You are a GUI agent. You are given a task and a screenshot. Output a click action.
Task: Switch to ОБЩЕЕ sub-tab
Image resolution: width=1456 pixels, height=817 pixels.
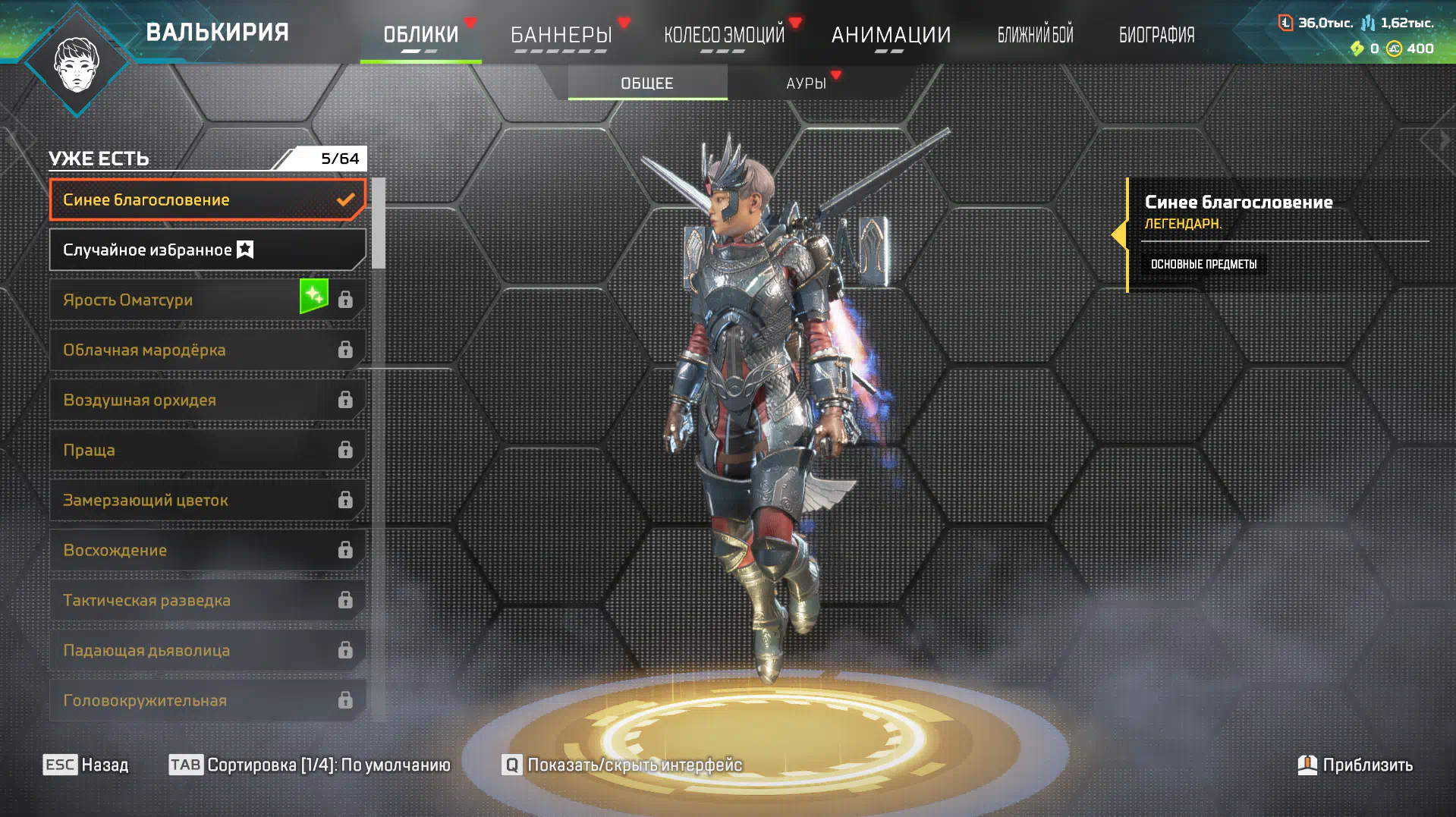[x=647, y=83]
